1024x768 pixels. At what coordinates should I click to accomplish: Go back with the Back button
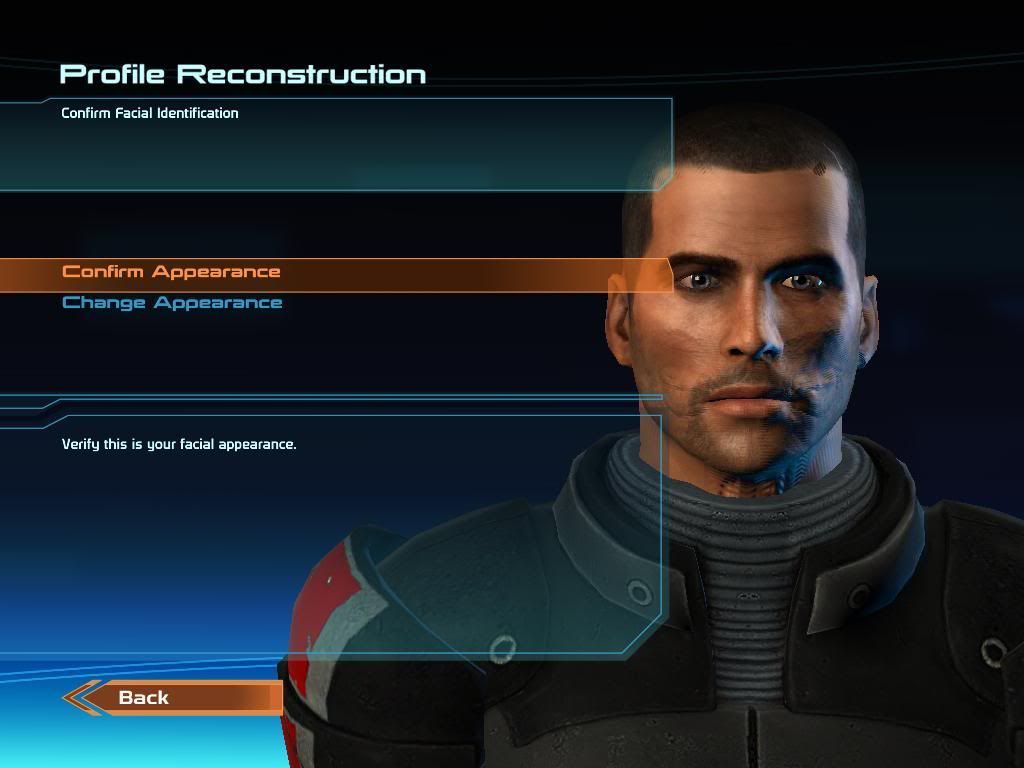145,698
